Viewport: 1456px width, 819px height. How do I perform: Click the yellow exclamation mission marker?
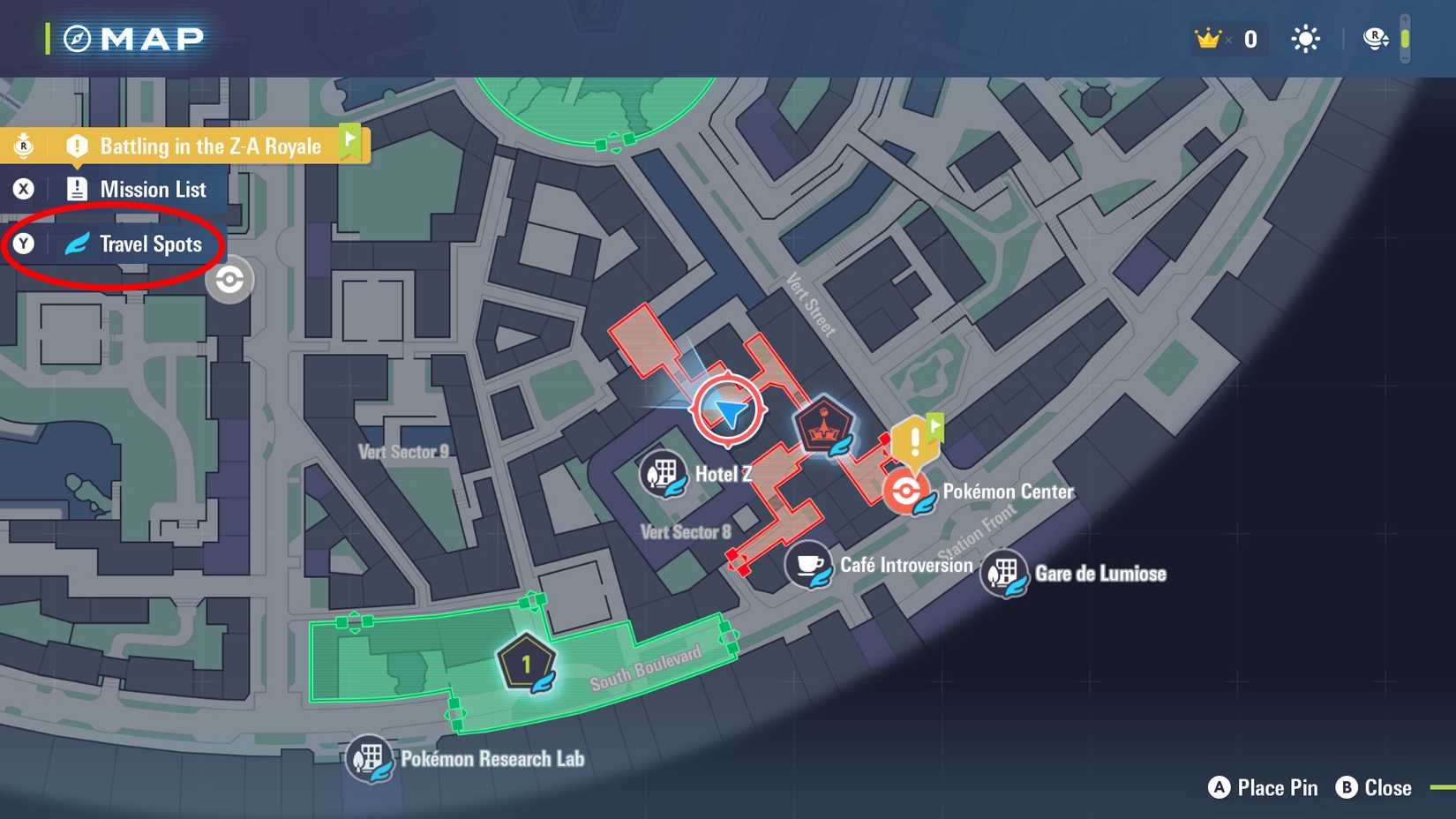click(x=914, y=439)
